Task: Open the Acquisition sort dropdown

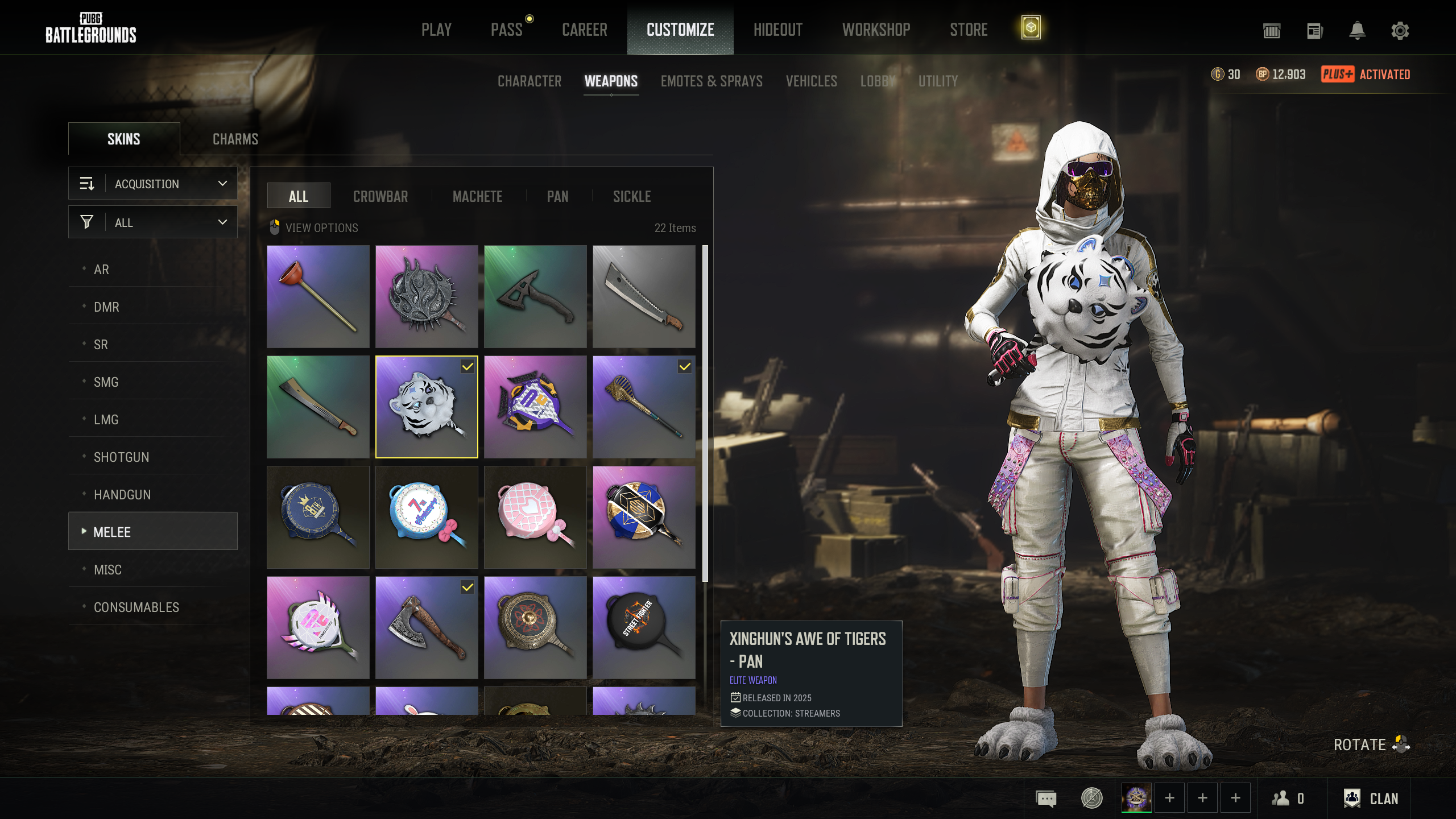Action: click(153, 184)
